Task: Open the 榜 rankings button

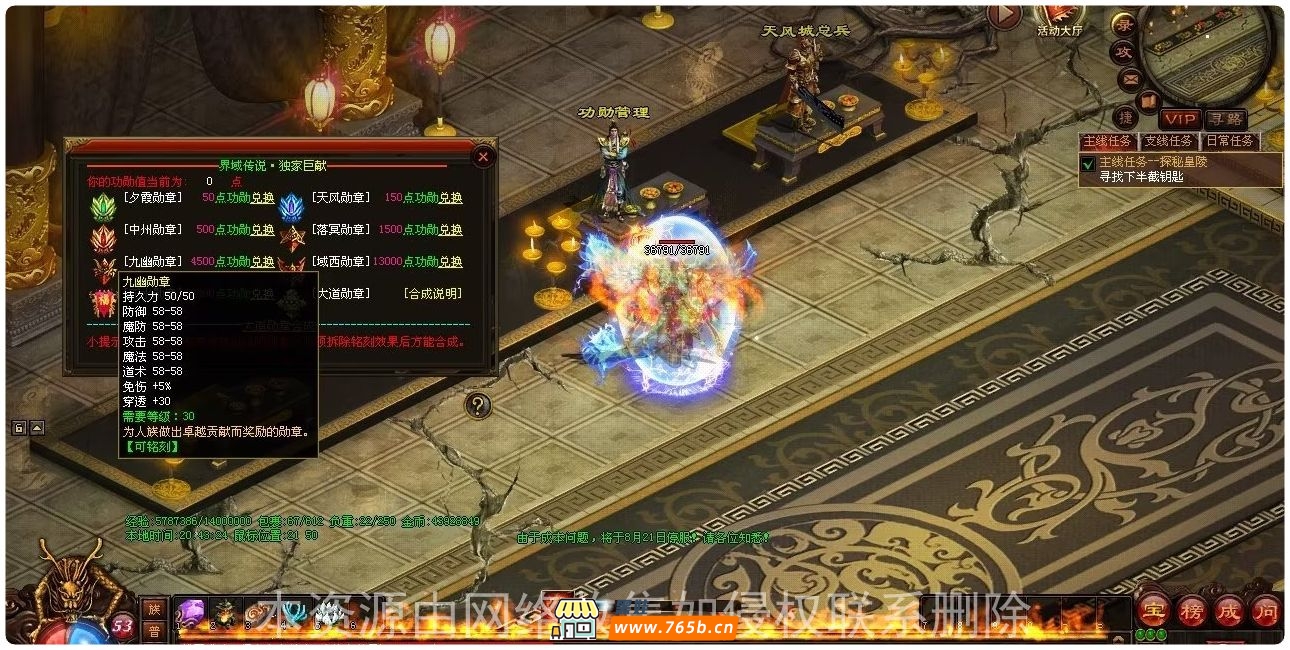Action: click(1192, 609)
